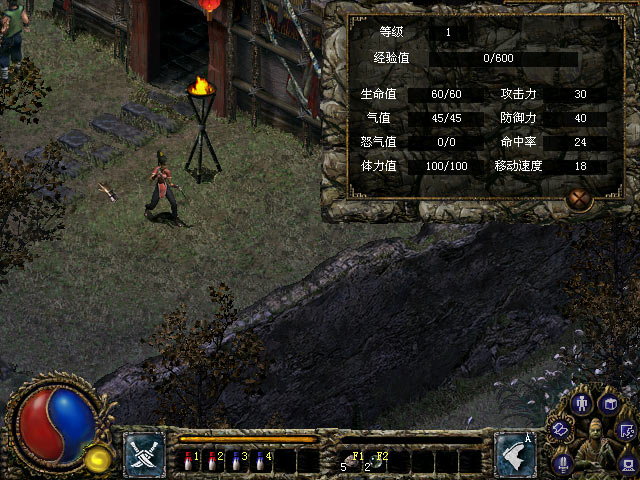Close the character stats panel
Viewport: 640px width, 480px height.
point(579,198)
